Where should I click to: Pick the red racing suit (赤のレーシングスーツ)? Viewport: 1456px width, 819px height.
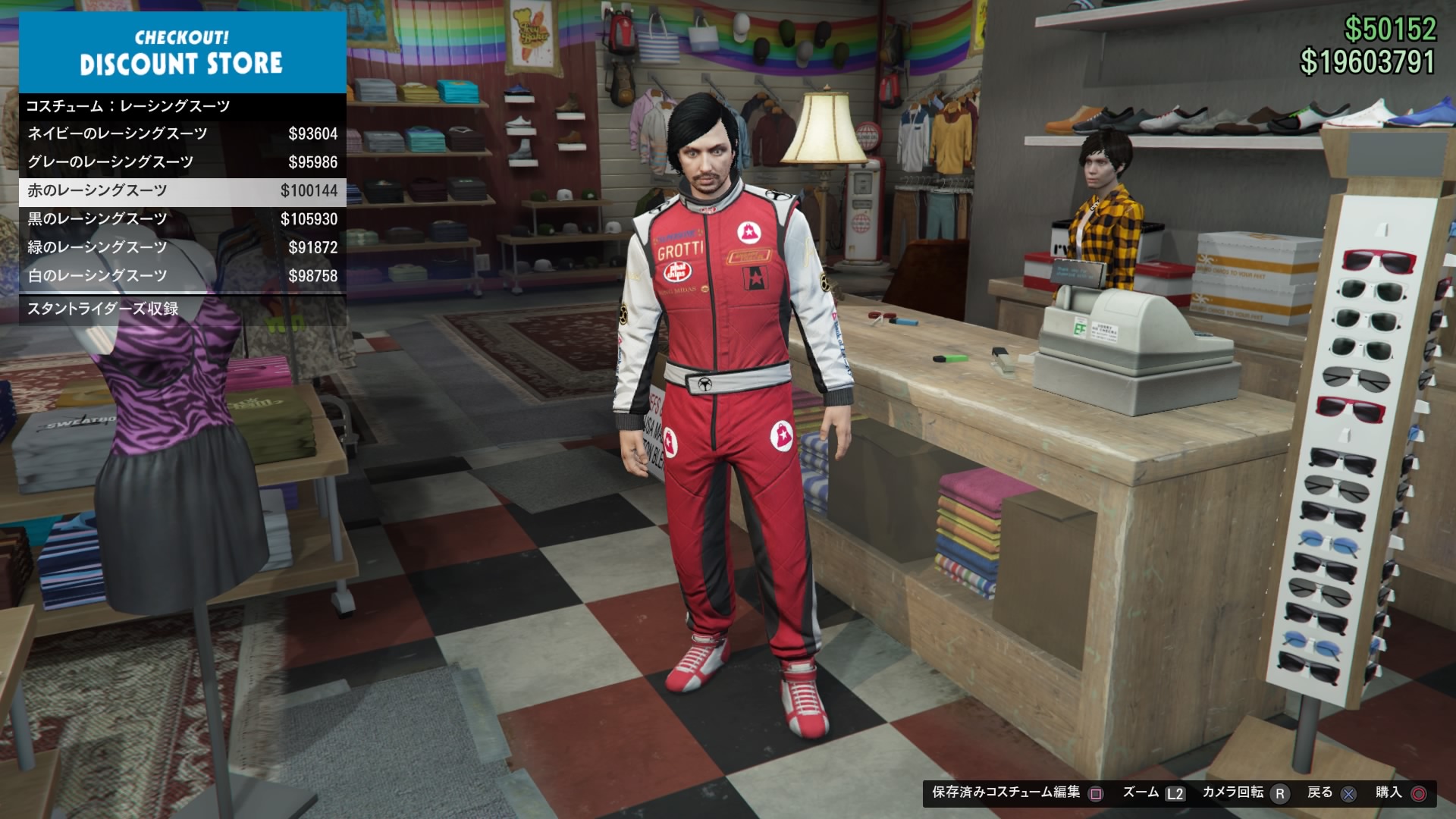point(182,191)
